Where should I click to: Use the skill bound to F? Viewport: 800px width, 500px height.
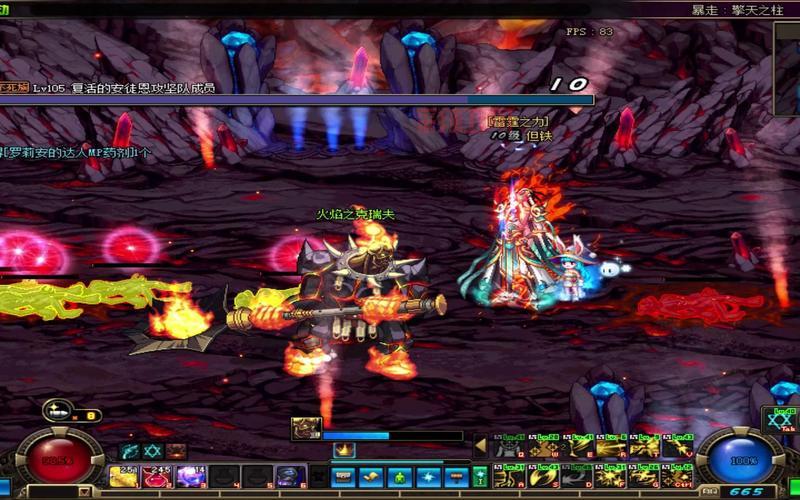pyautogui.click(x=612, y=474)
